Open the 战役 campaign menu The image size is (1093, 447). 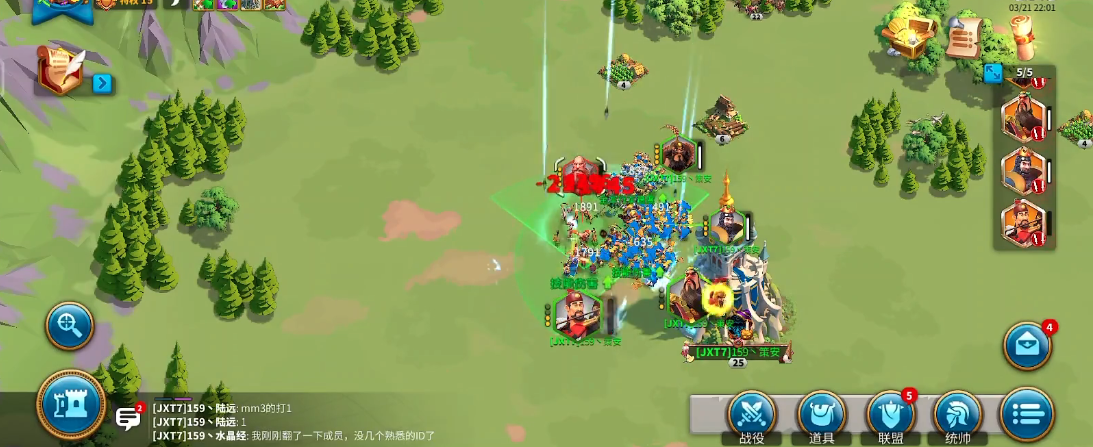[752, 416]
